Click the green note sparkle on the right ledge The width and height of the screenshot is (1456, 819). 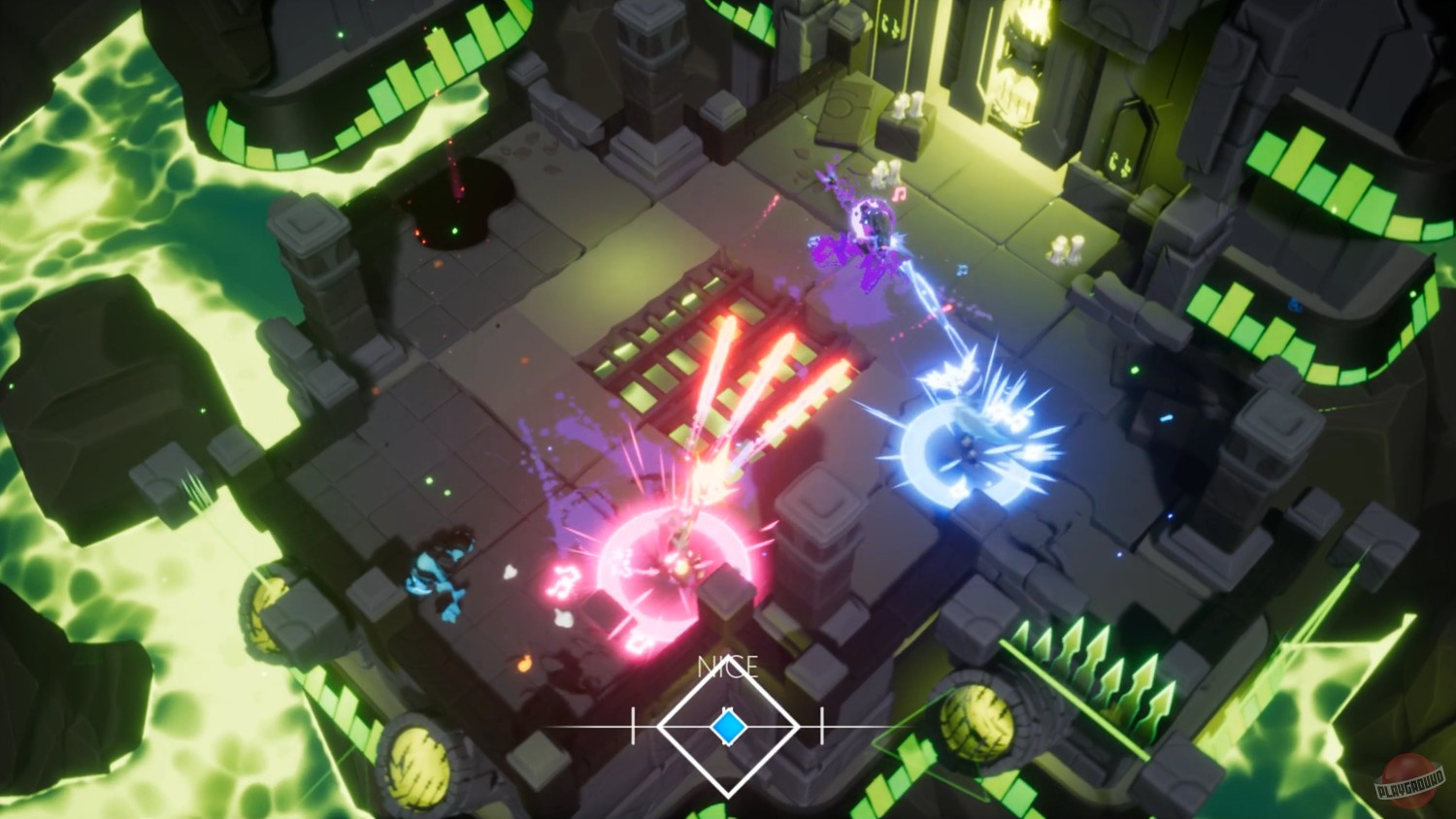pyautogui.click(x=1134, y=371)
